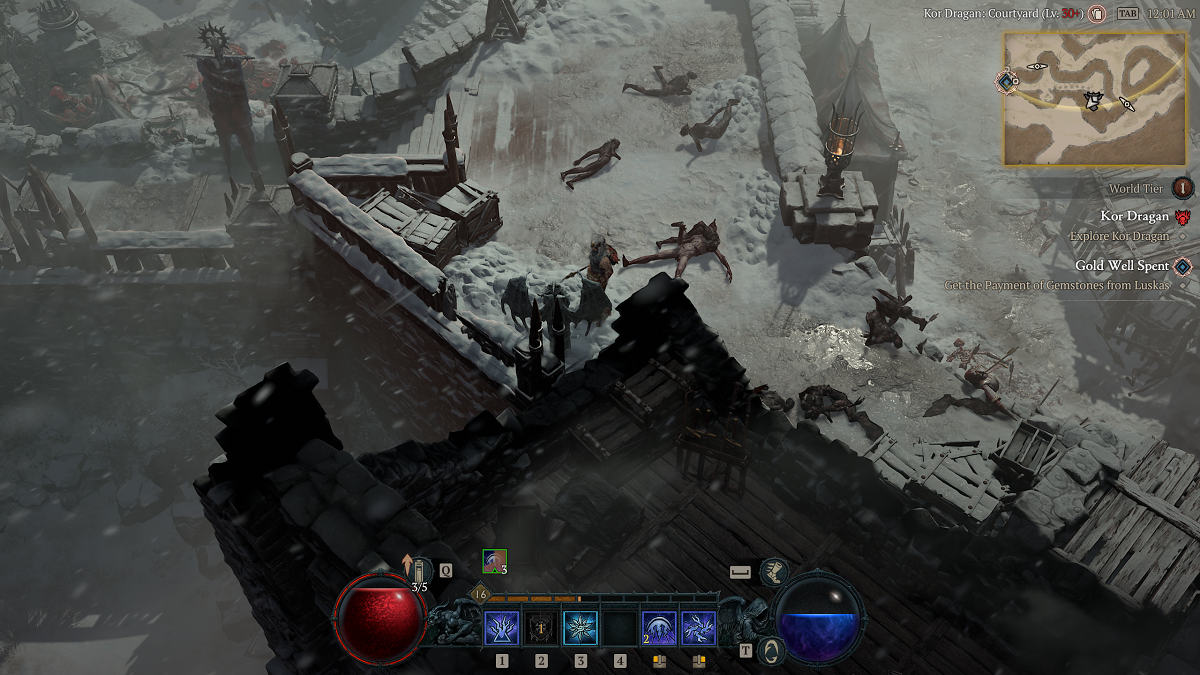Click the World Tier icon
This screenshot has height=675, width=1200.
tap(1183, 188)
